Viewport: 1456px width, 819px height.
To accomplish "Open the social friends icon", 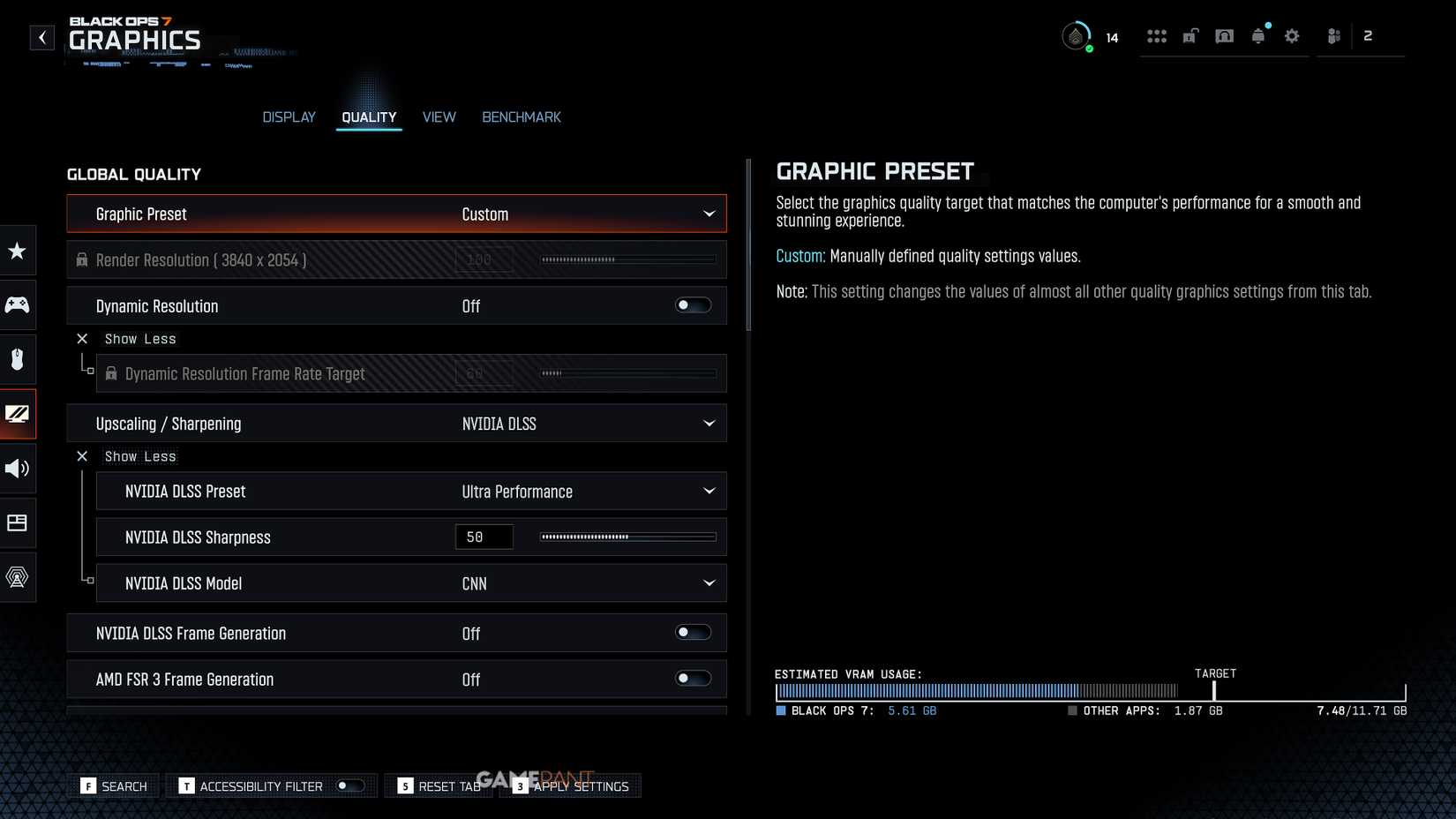I will point(1332,36).
